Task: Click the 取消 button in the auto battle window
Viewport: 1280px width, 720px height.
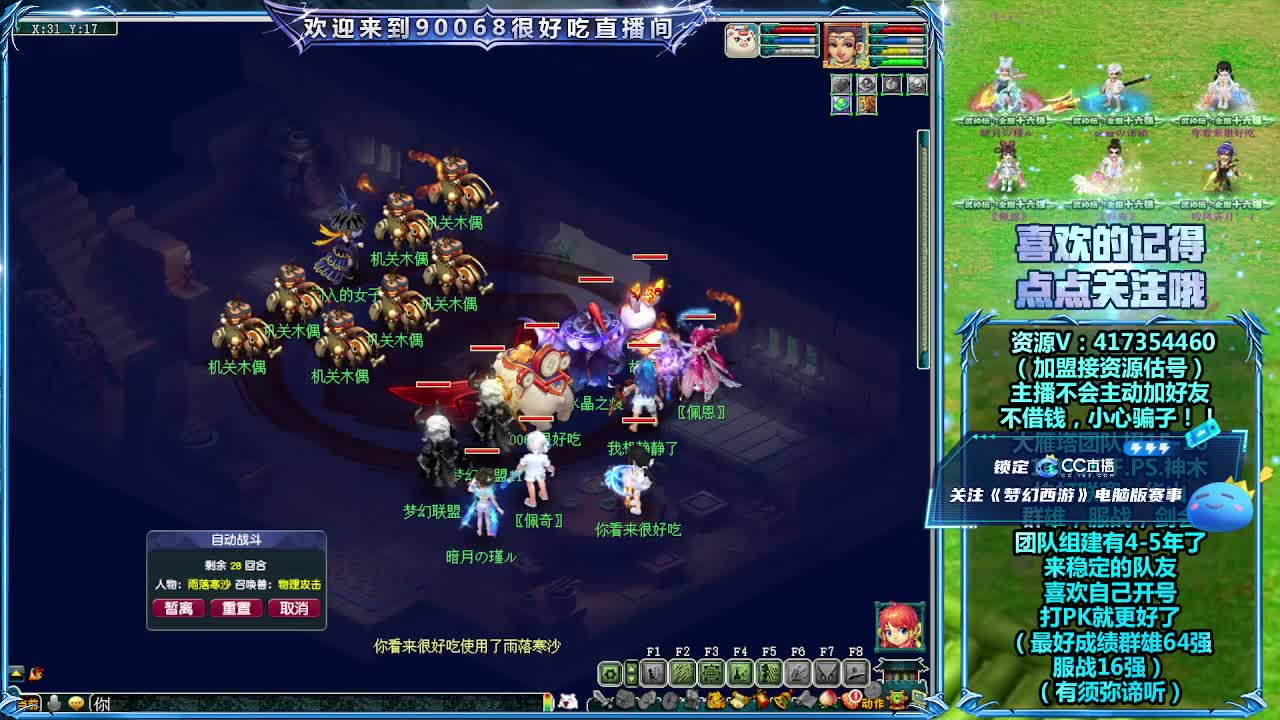Action: click(294, 607)
